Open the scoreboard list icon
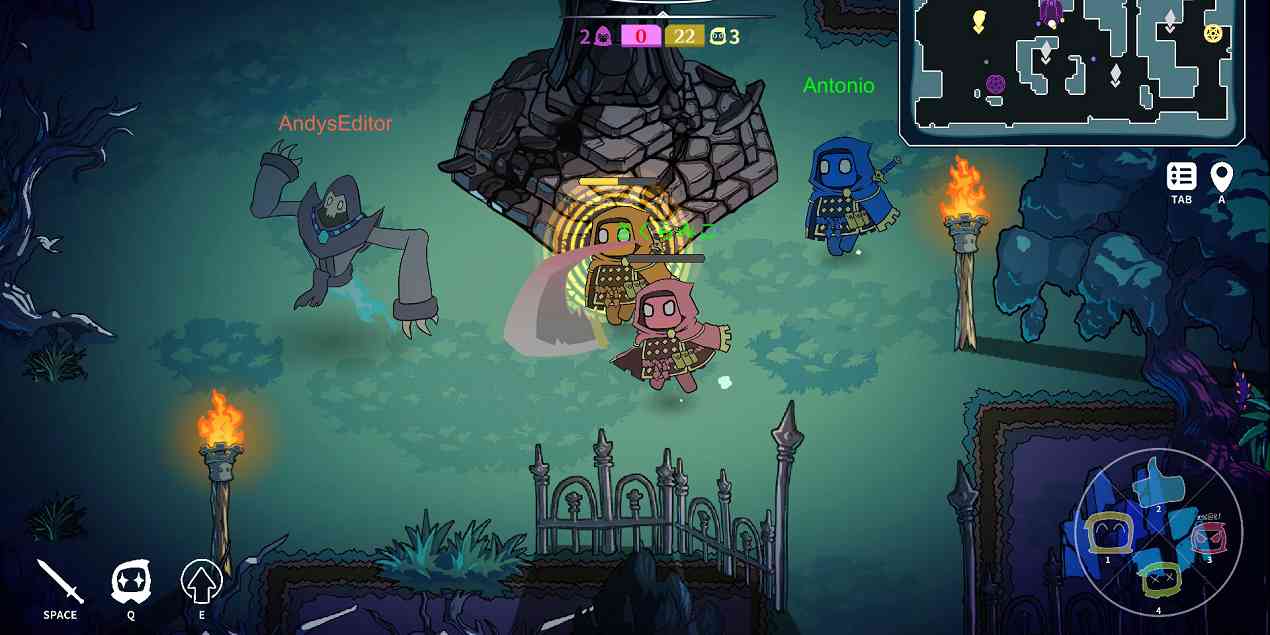Viewport: 1270px width, 635px height. click(x=1181, y=177)
